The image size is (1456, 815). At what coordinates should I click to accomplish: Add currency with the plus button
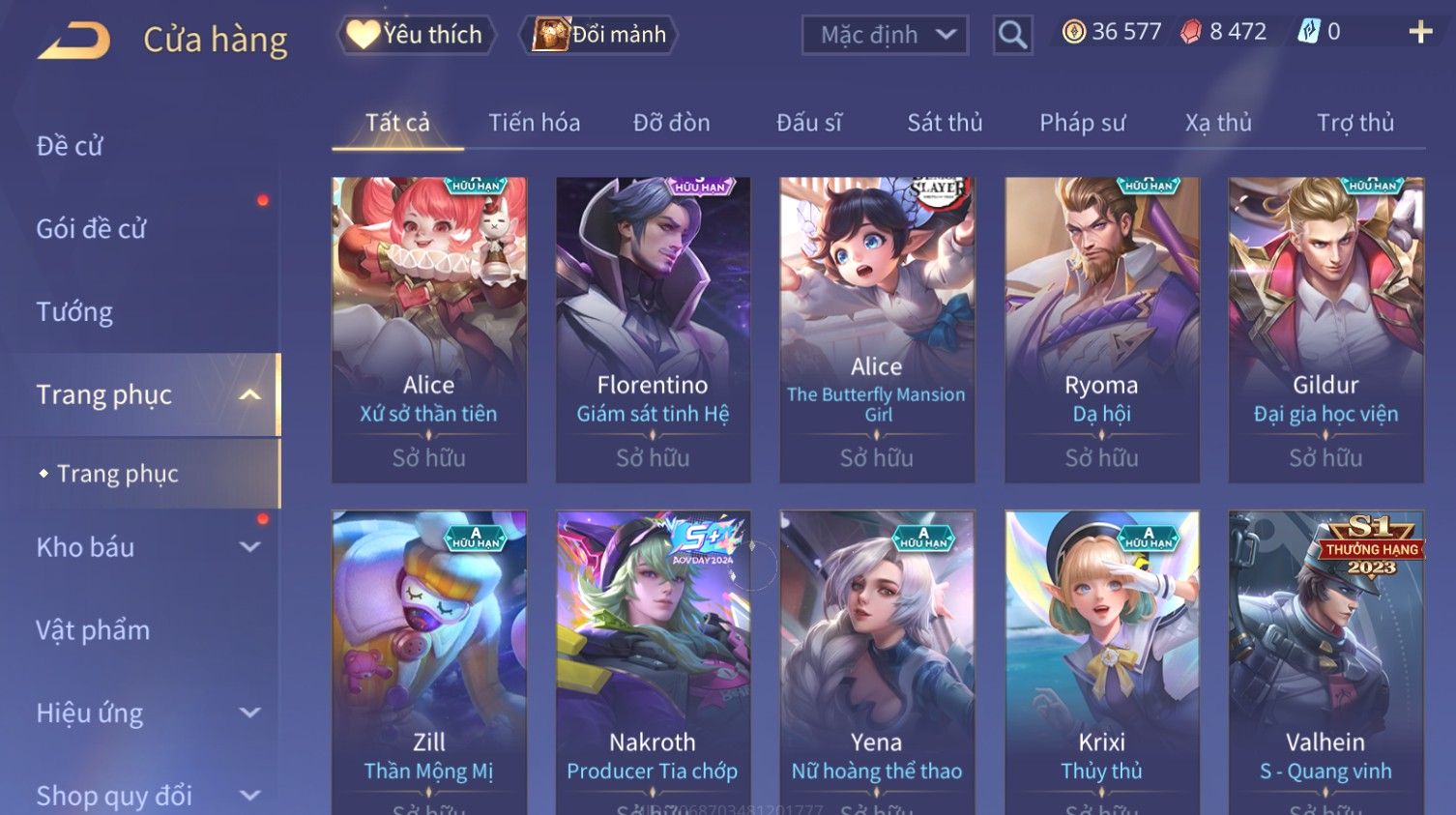pyautogui.click(x=1419, y=32)
